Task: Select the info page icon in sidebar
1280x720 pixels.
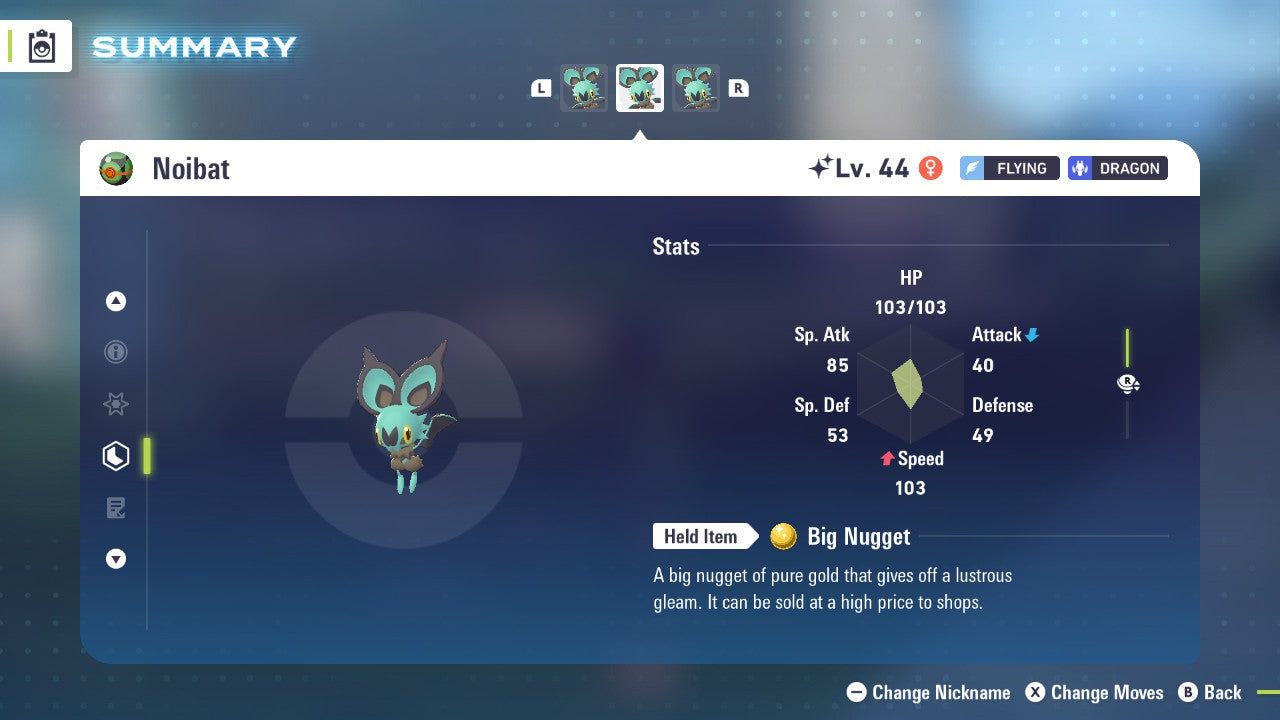Action: (116, 352)
